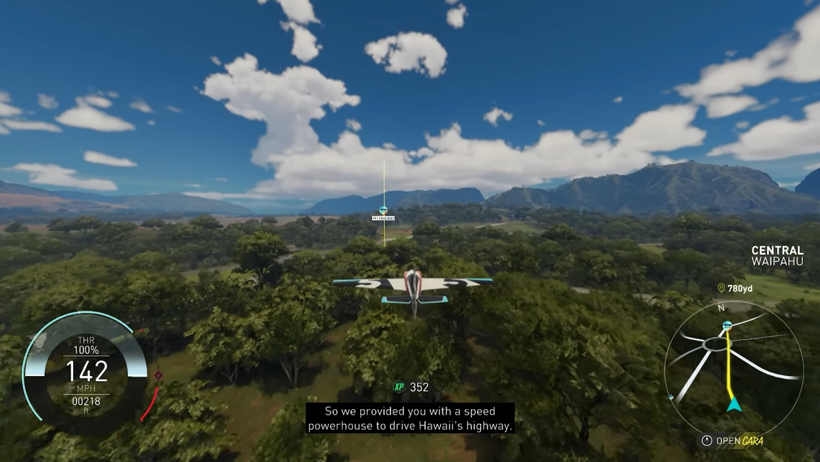Image resolution: width=820 pixels, height=462 pixels.
Task: Select the floating waypoint marker above the horizon
Action: pos(383,212)
